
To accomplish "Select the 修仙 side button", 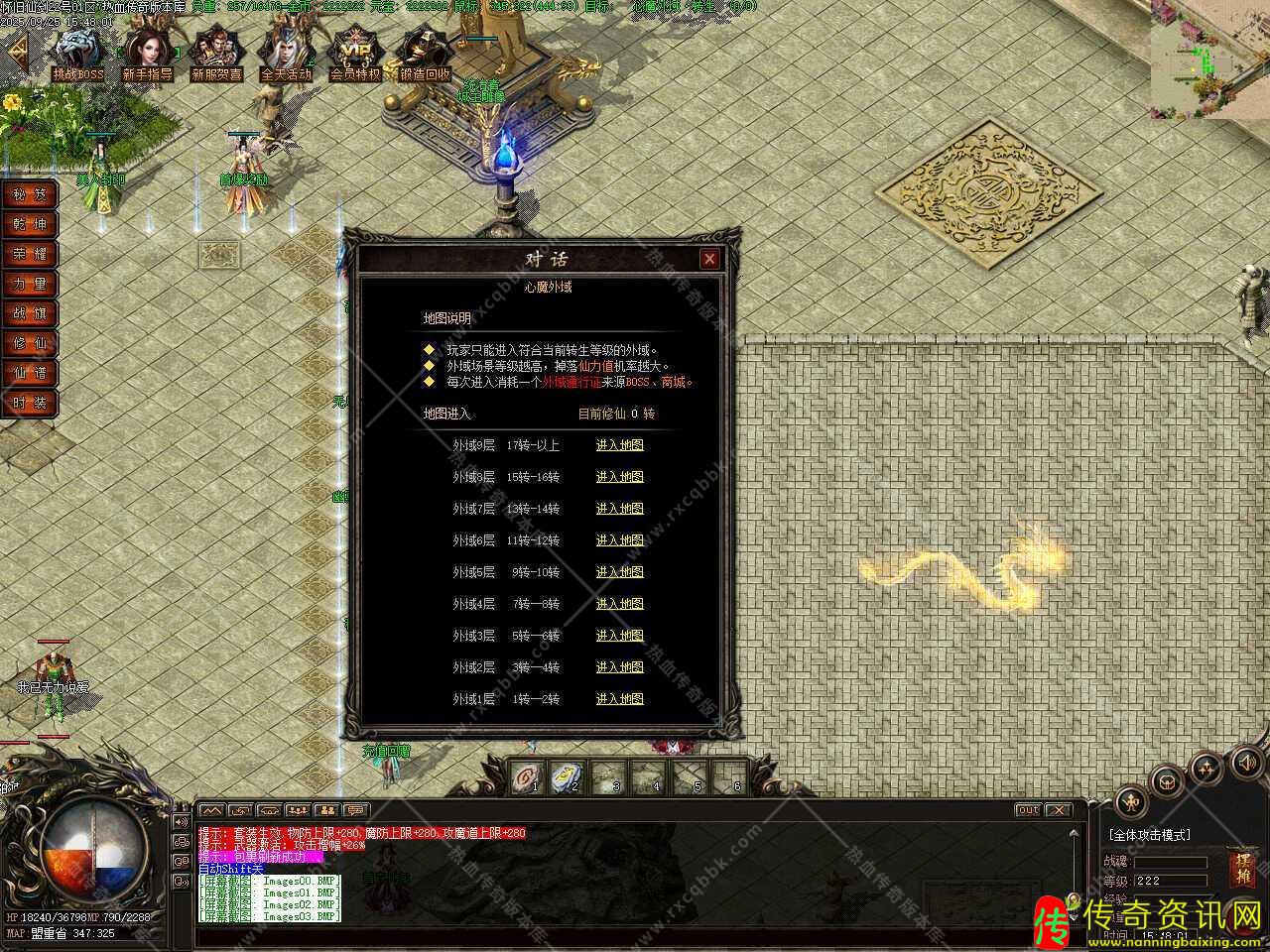I will (x=29, y=343).
